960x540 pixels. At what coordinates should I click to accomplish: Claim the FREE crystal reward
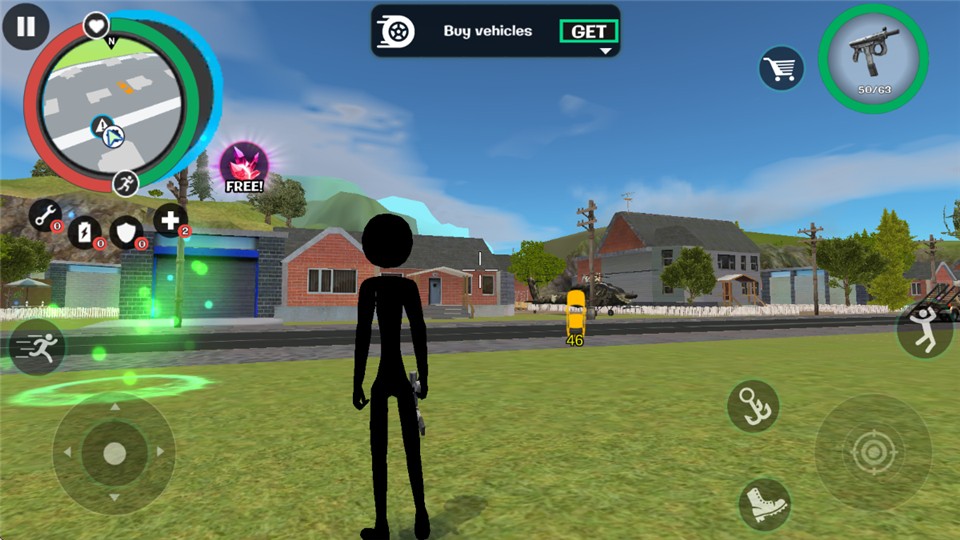point(243,167)
